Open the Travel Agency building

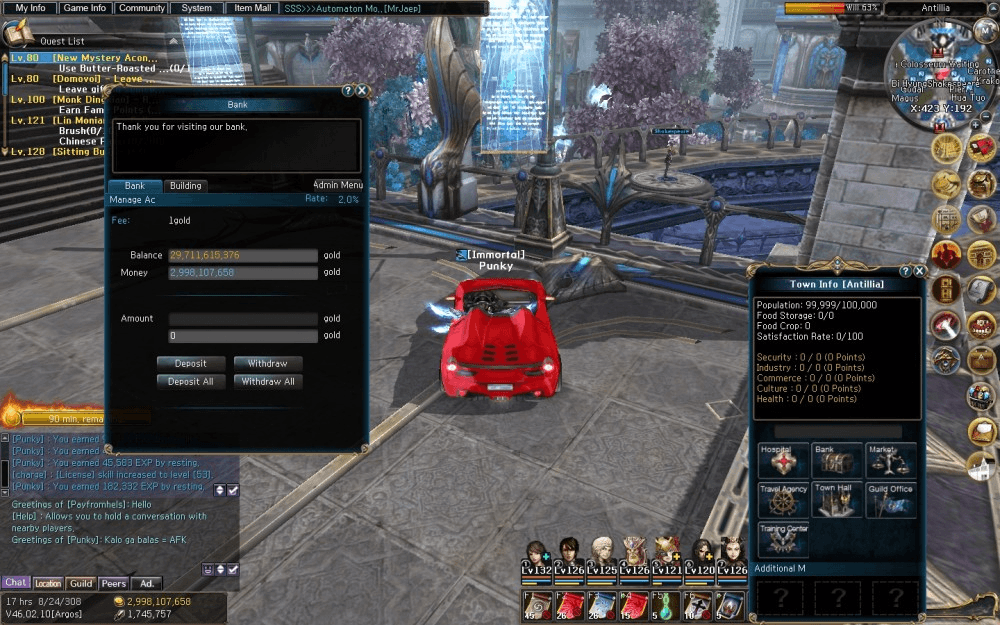[x=783, y=499]
